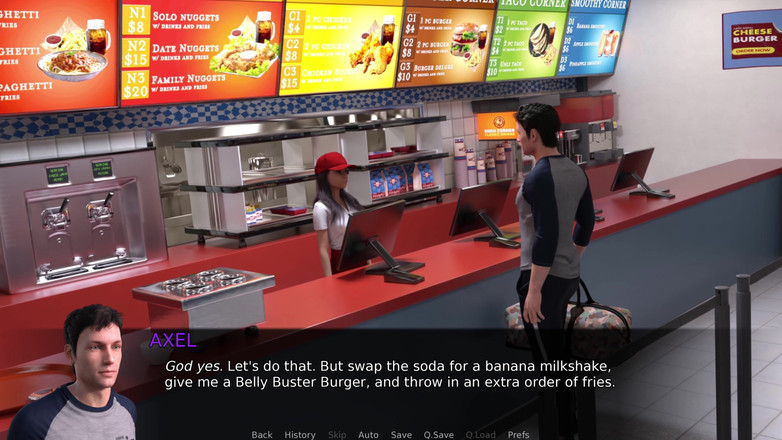Image resolution: width=782 pixels, height=440 pixels.
Task: Enable Auto-advance dialogue
Action: [x=368, y=435]
